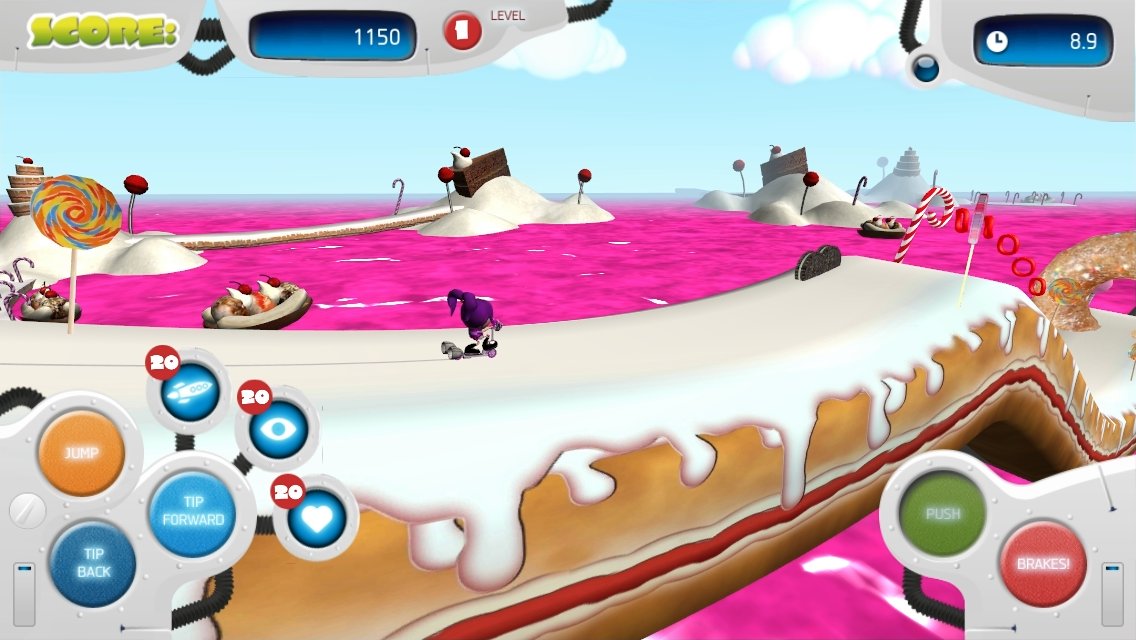Tap the green PUSH button
Viewport: 1136px width, 640px height.
pos(942,514)
